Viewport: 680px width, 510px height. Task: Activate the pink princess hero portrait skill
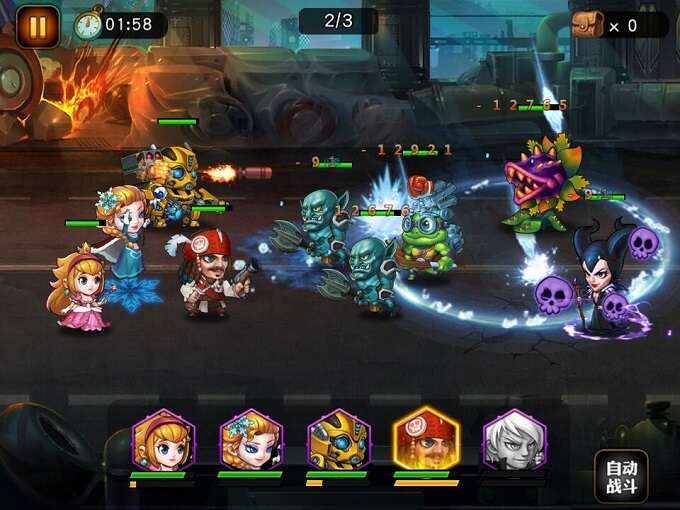[x=163, y=440]
